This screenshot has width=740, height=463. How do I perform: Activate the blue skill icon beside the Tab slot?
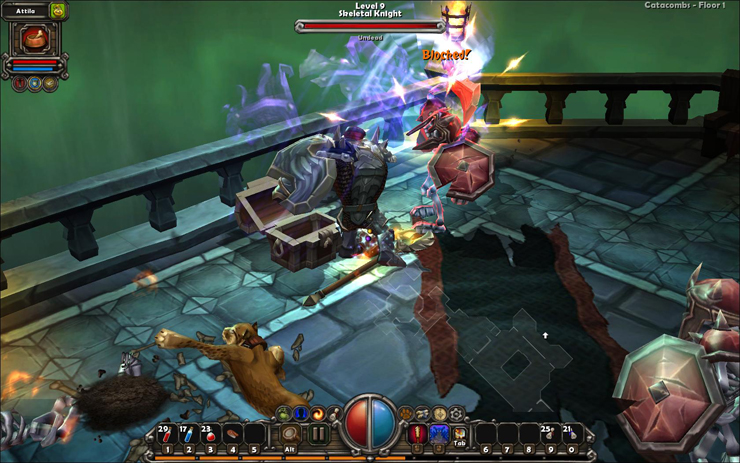coord(439,435)
